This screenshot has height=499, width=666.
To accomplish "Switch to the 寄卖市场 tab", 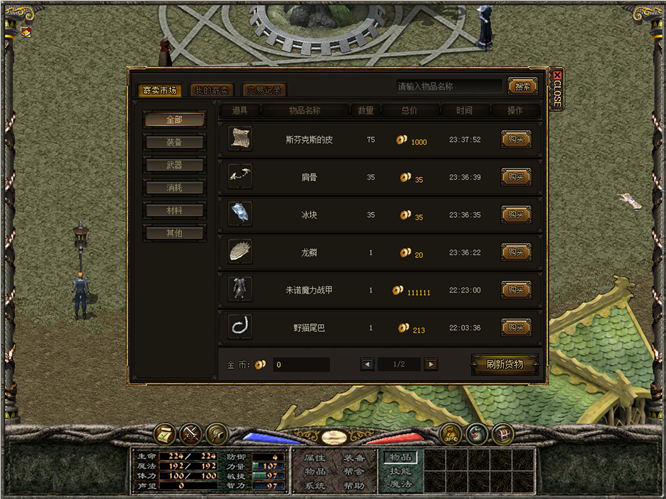I will (x=160, y=90).
